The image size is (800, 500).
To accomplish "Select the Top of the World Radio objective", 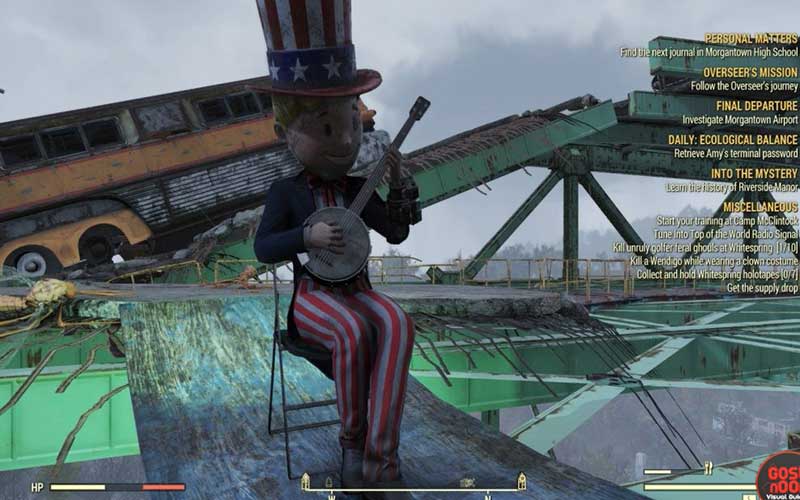I will (725, 234).
